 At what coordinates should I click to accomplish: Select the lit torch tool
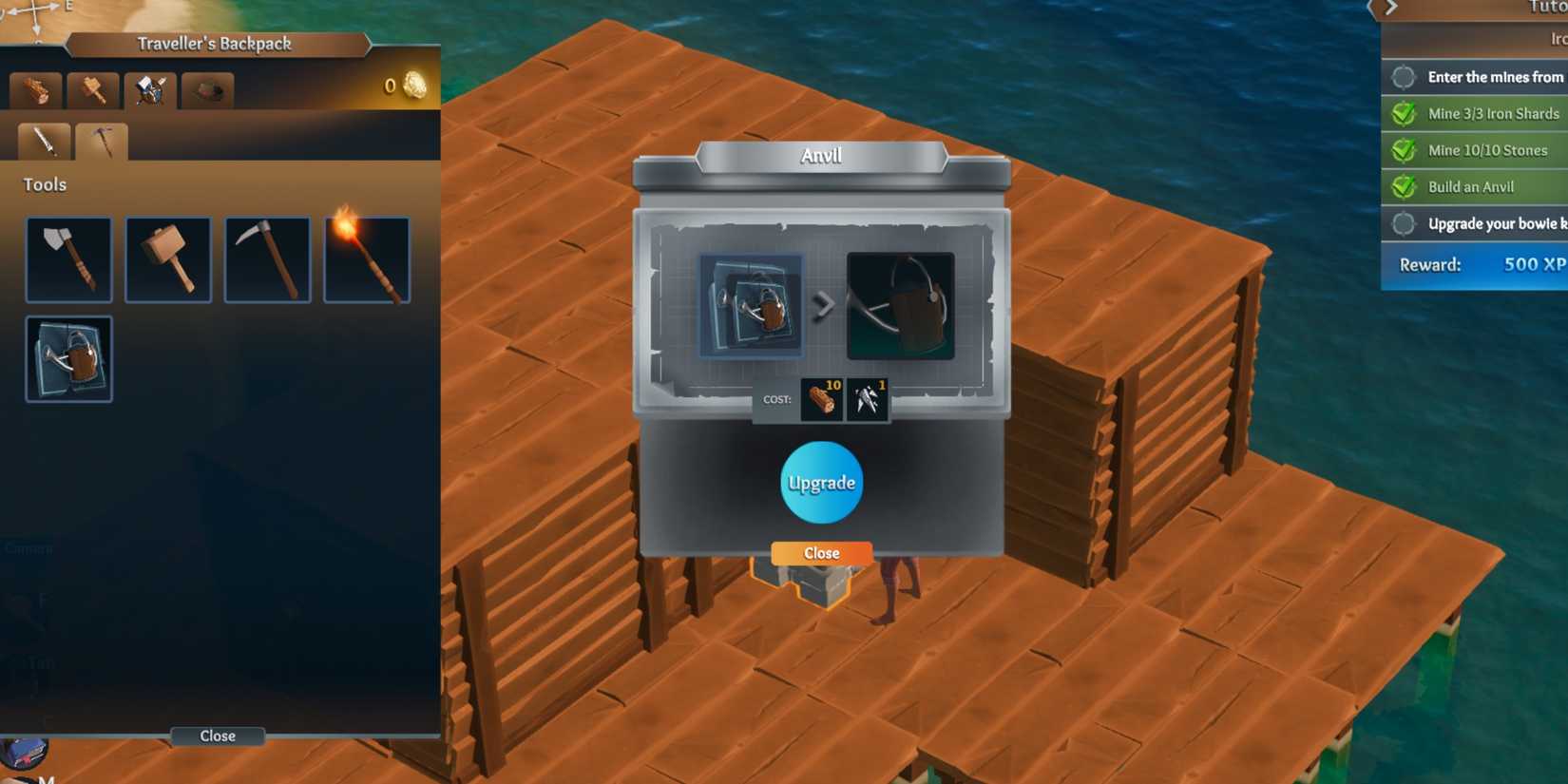(x=366, y=258)
